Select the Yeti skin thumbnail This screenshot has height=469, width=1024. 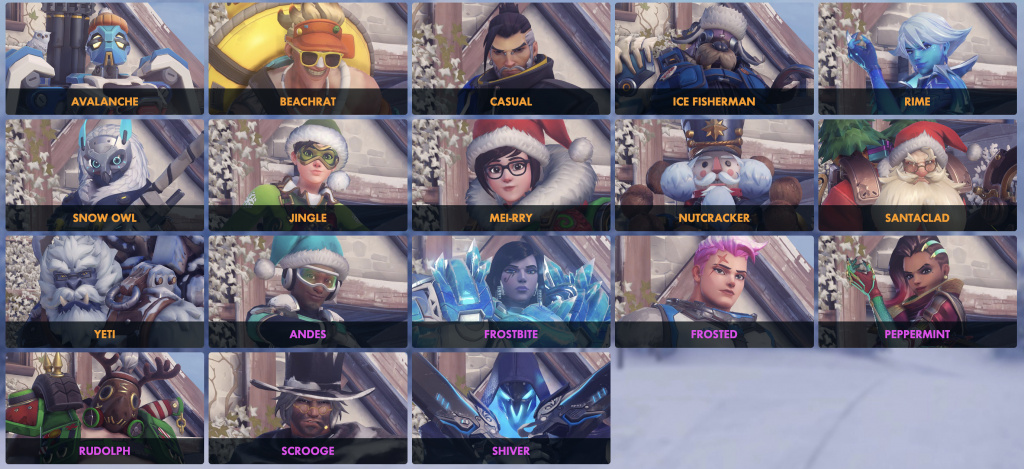tap(105, 291)
